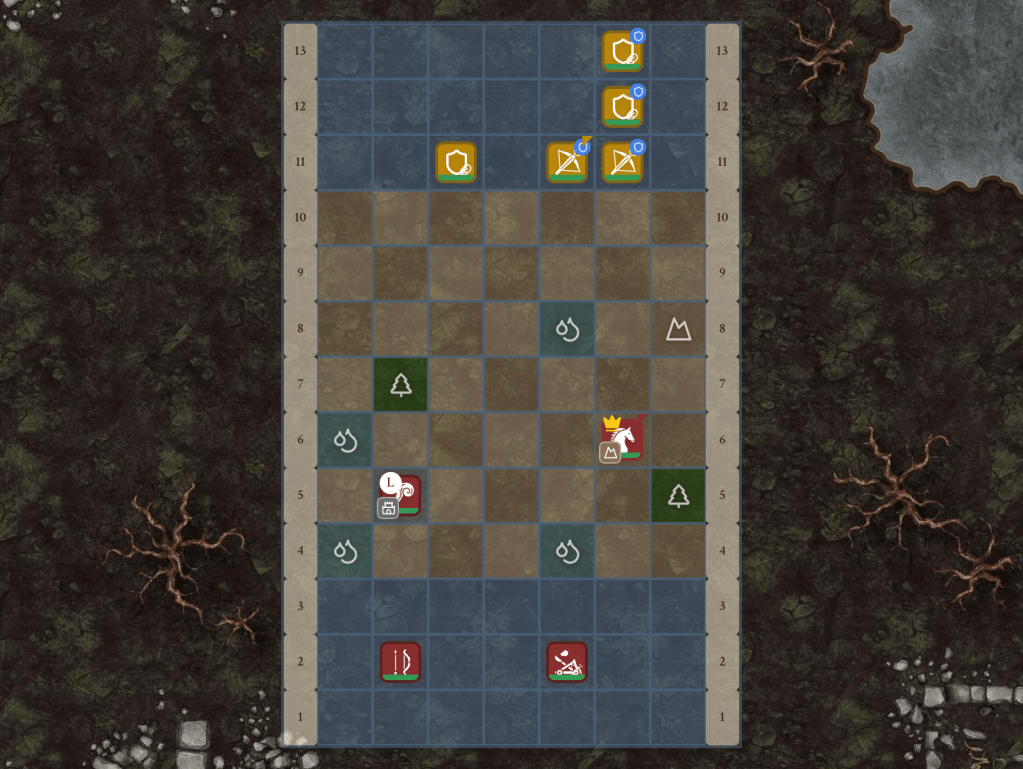Select the red unit with the L badge
The width and height of the screenshot is (1023, 769).
(403, 494)
